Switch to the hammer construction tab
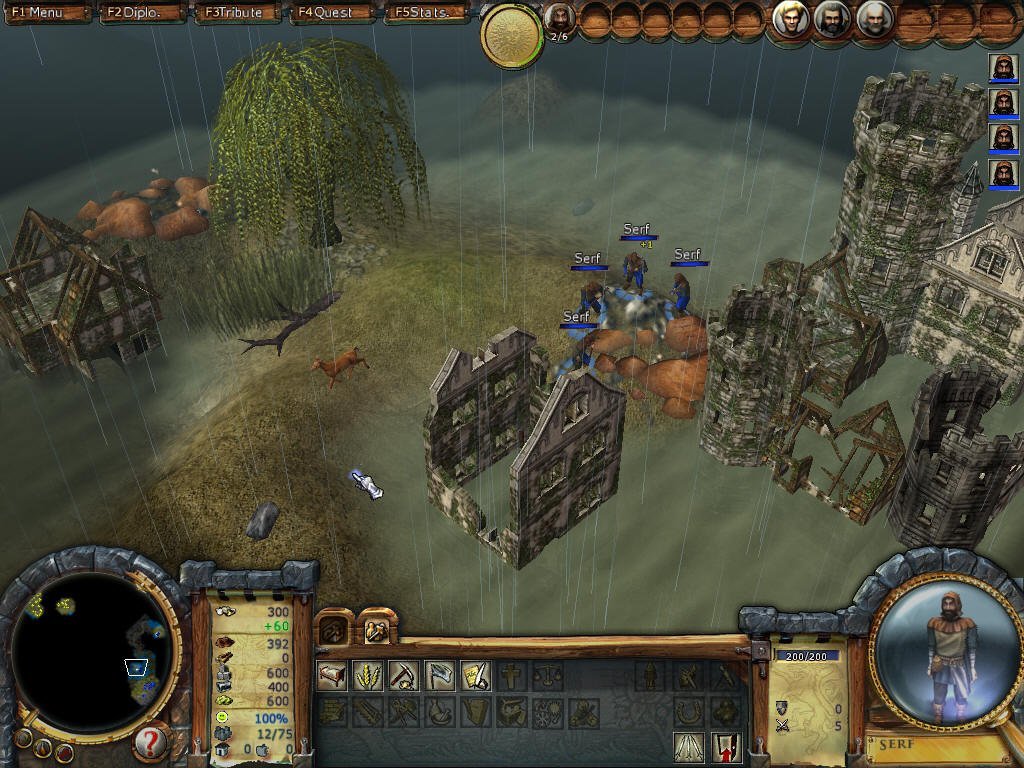The width and height of the screenshot is (1024, 768). [x=334, y=630]
